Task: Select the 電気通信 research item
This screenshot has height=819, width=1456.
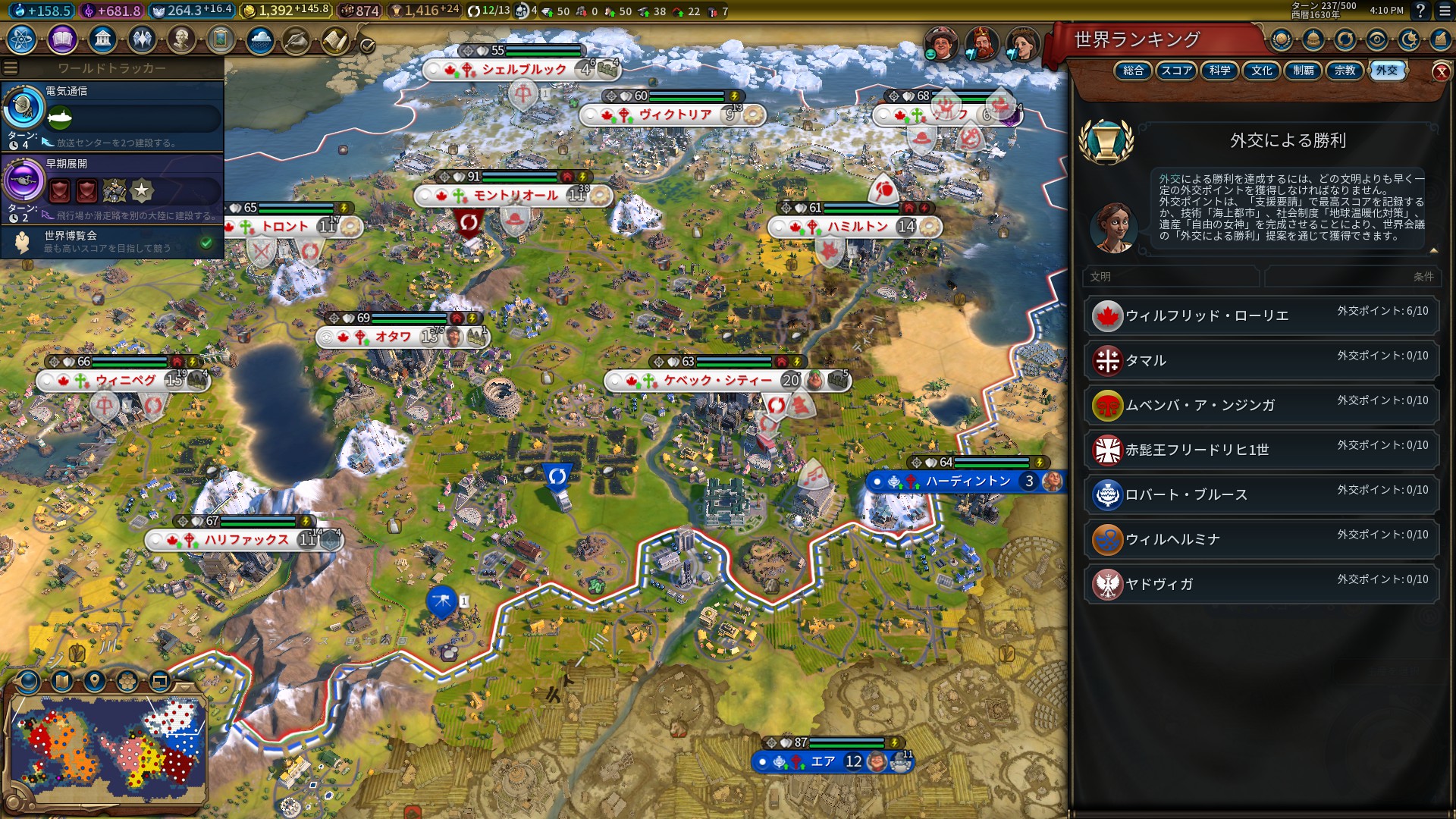Action: coord(114,115)
